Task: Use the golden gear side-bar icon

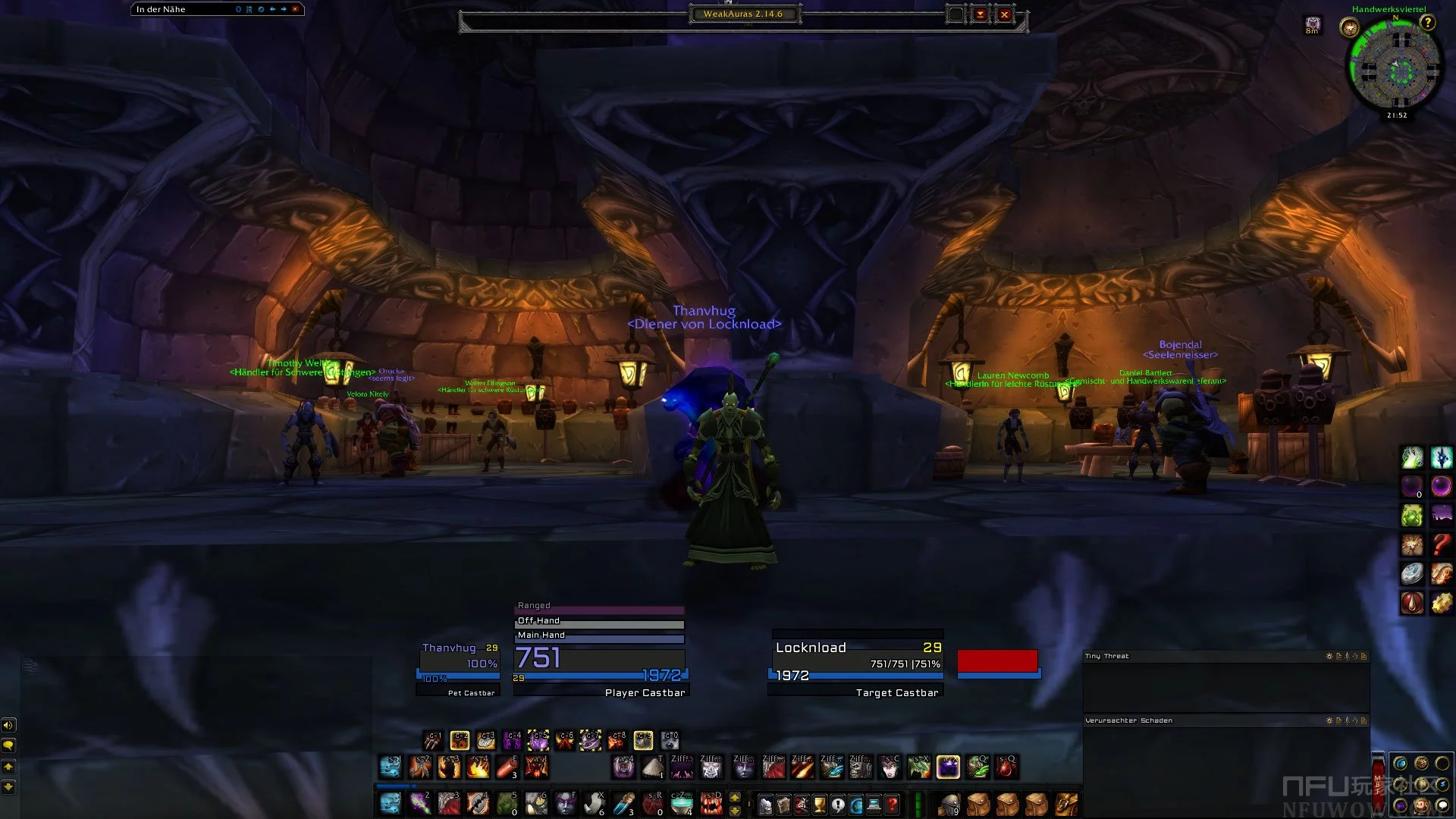Action: tap(1441, 603)
